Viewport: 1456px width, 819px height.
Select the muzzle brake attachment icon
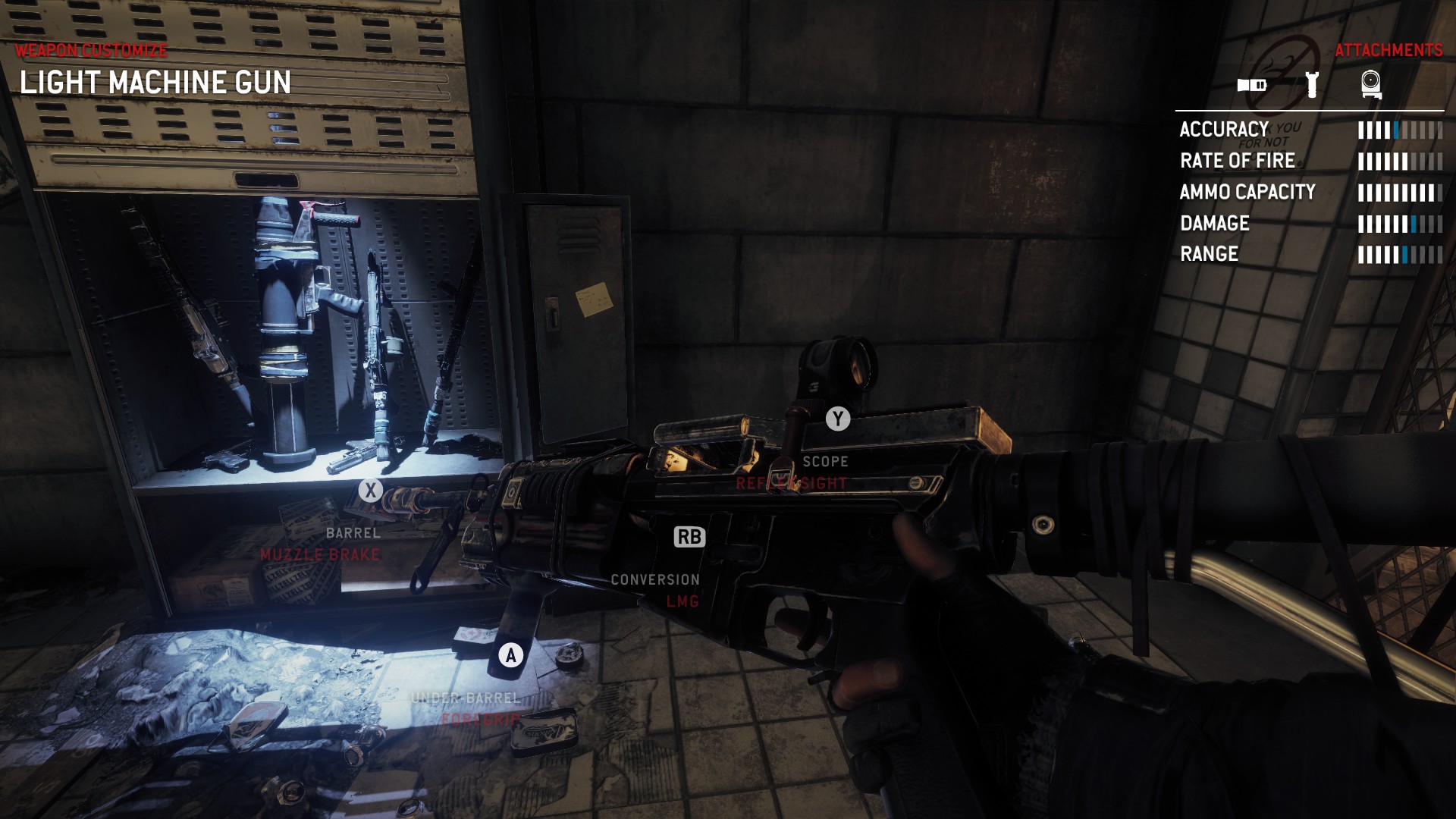[1252, 85]
